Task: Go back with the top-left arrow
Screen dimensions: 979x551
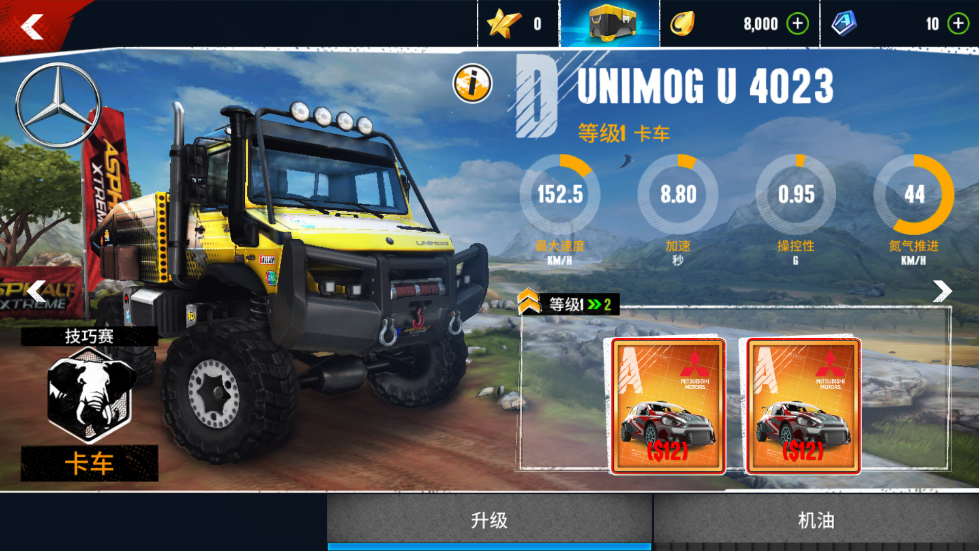Action: (x=32, y=26)
